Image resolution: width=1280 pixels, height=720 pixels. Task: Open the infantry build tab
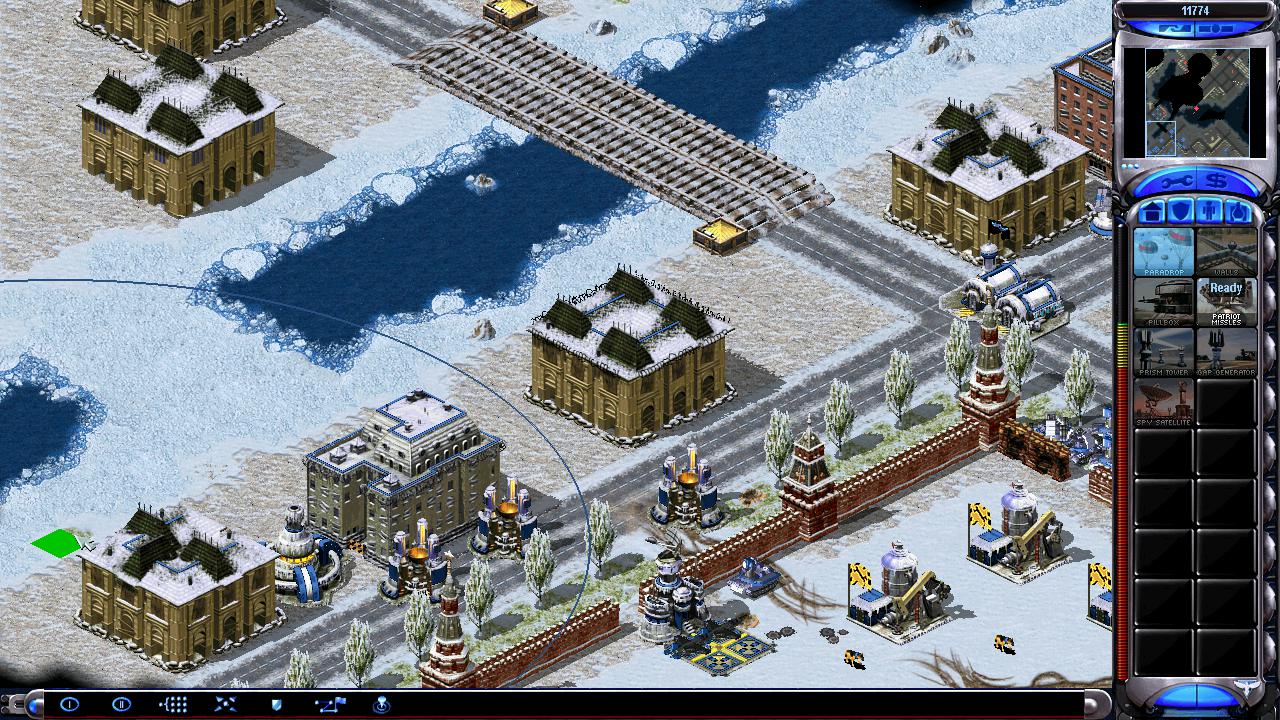tap(1209, 212)
